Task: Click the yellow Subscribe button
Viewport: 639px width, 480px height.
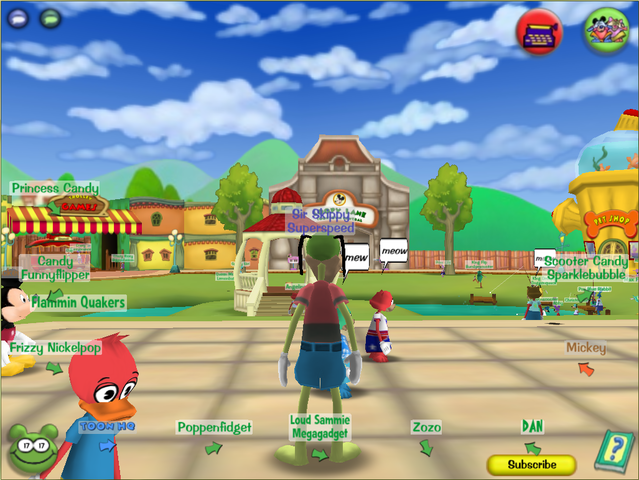Action: click(531, 465)
